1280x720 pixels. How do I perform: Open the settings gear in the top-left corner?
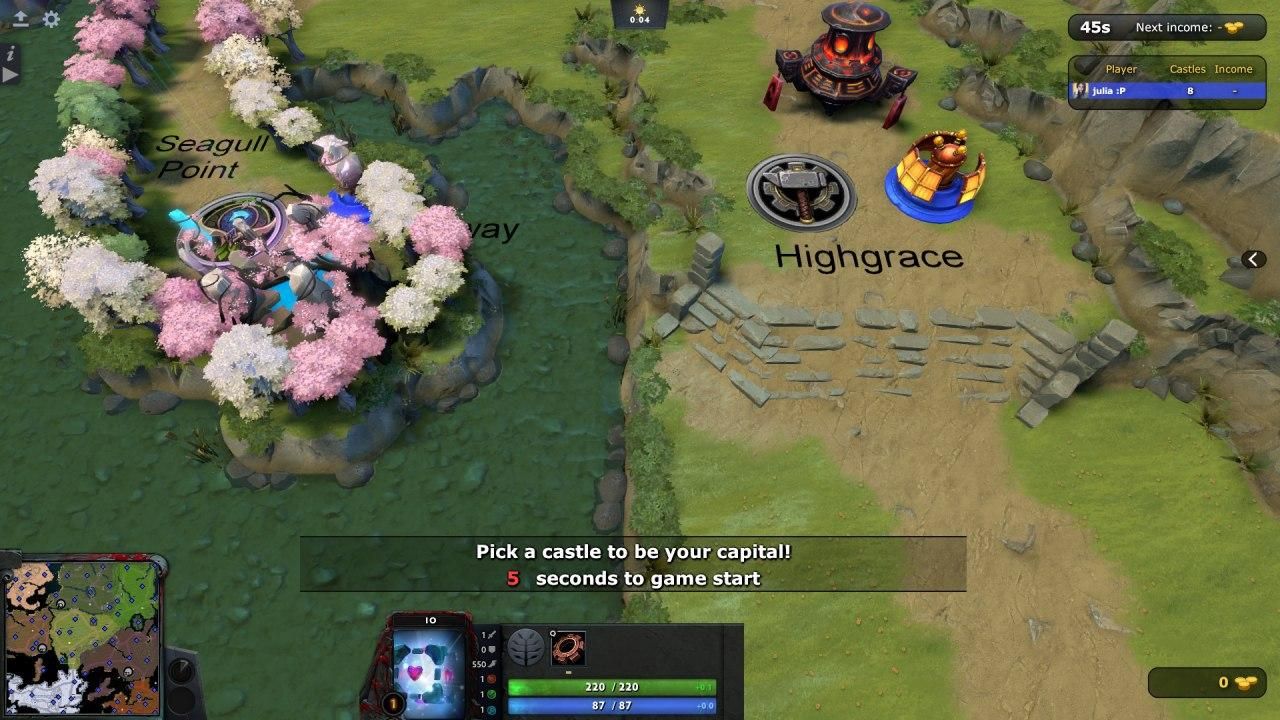[50, 18]
